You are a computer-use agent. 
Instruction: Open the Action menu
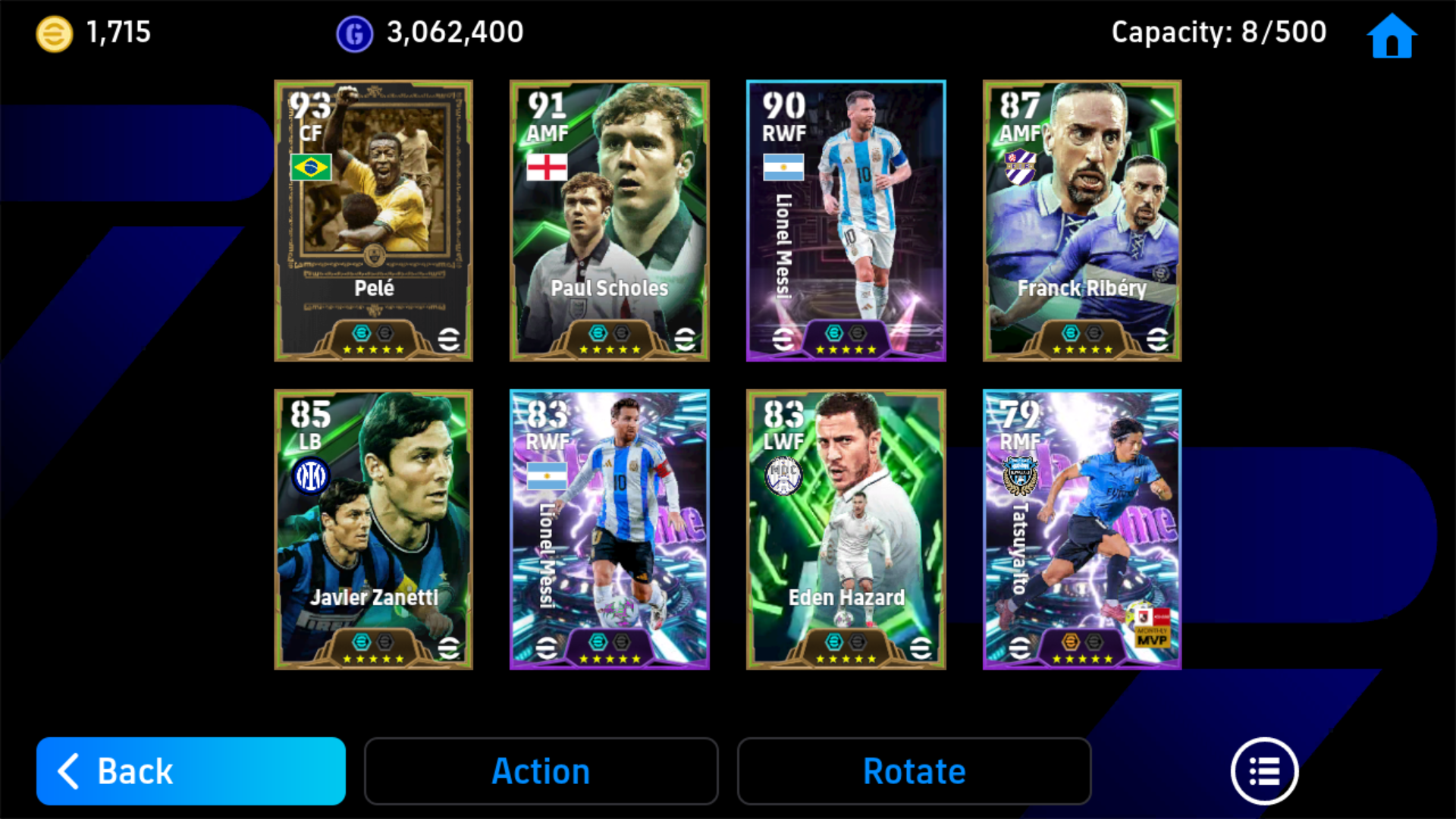(541, 770)
